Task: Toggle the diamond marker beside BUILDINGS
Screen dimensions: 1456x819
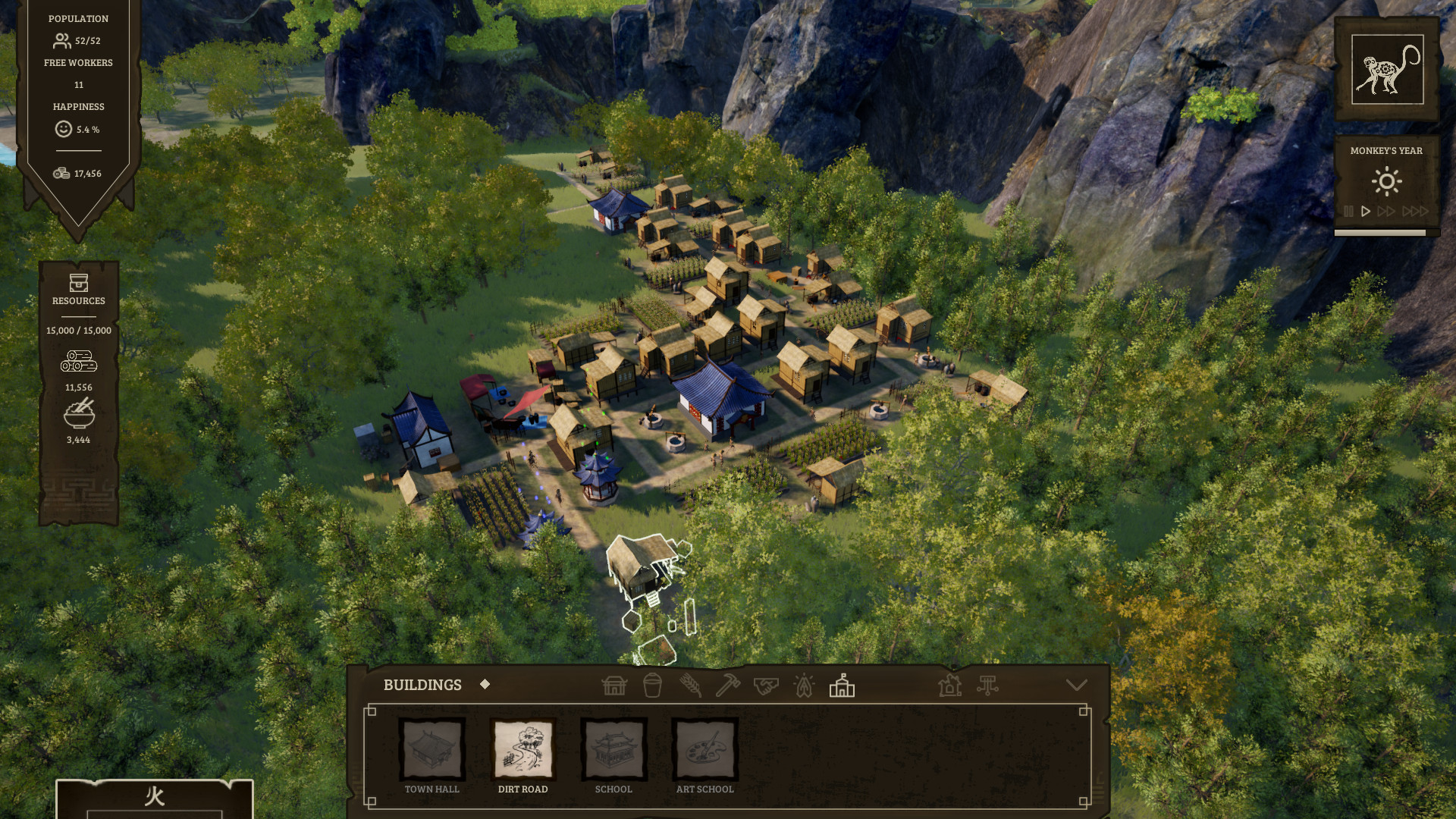Action: point(485,683)
